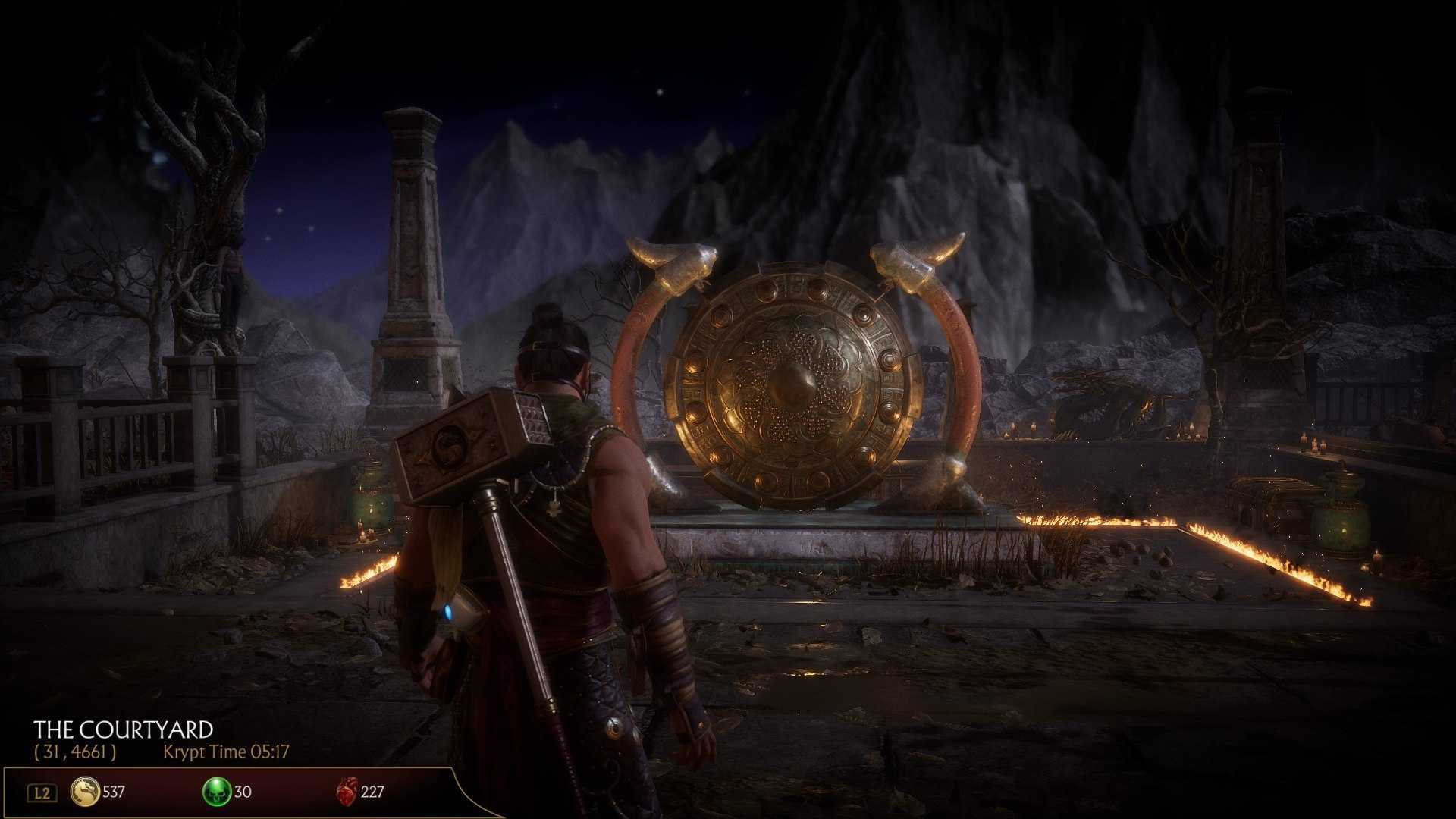Click the gold Koins currency icon
This screenshot has height=819, width=1456.
[x=85, y=792]
